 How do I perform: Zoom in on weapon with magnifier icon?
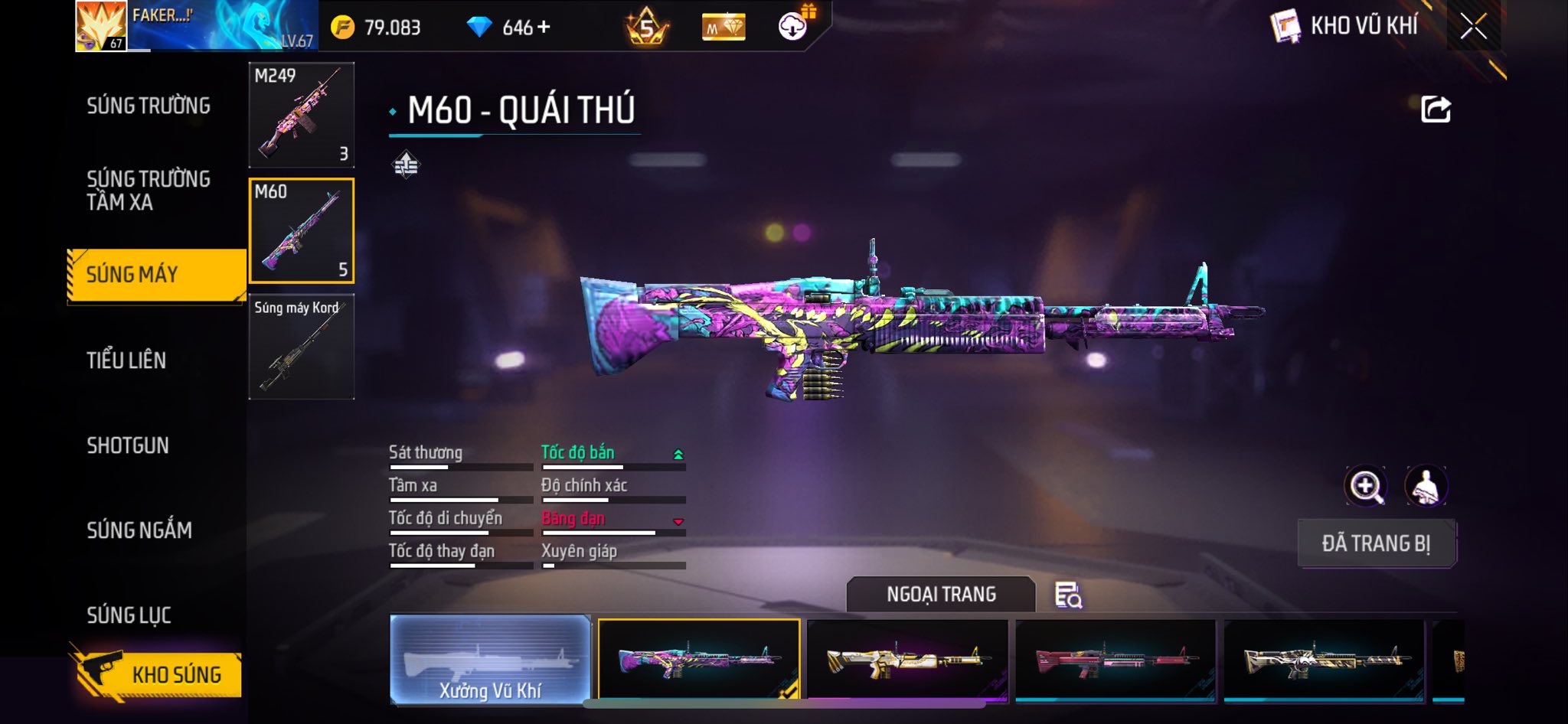coord(1365,486)
